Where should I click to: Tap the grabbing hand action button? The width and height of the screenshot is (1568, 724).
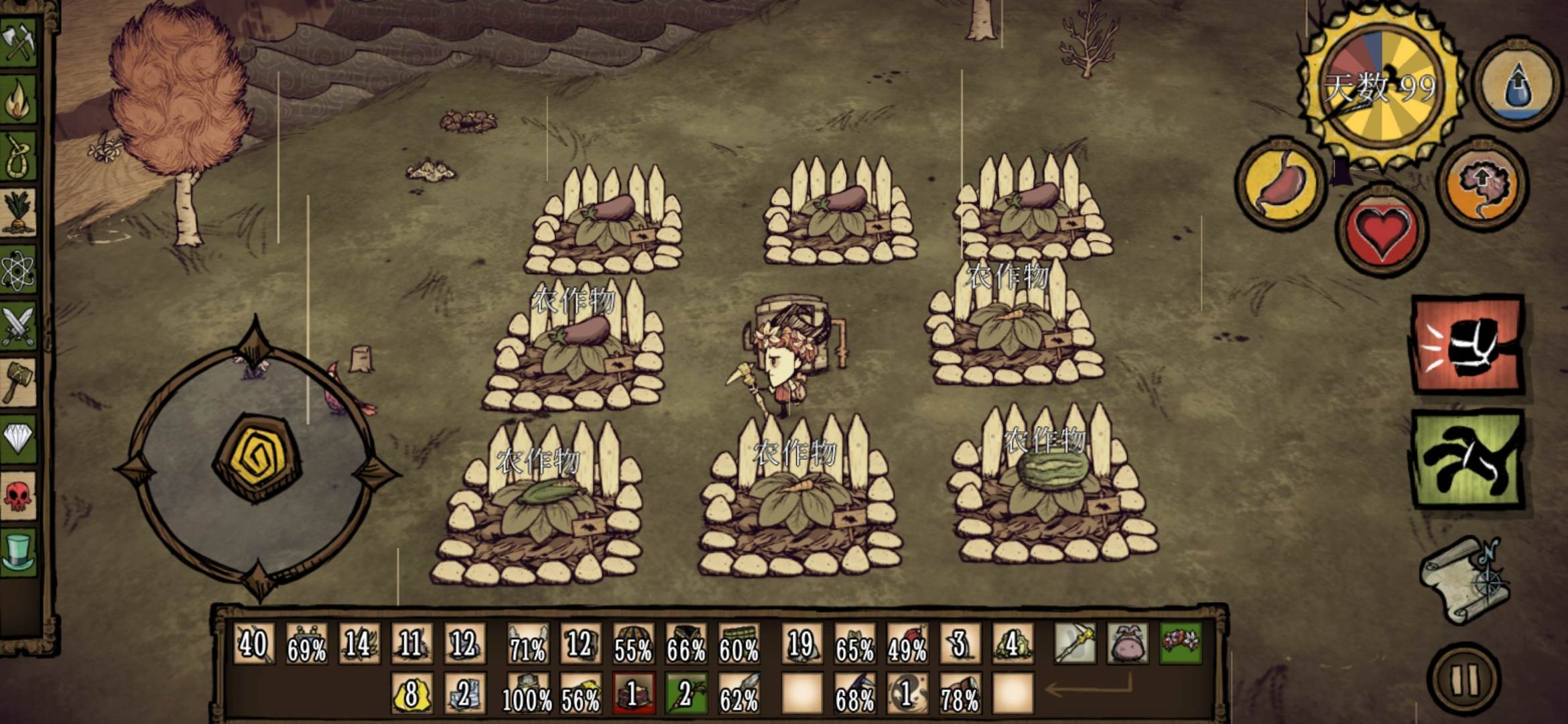pyautogui.click(x=1469, y=460)
